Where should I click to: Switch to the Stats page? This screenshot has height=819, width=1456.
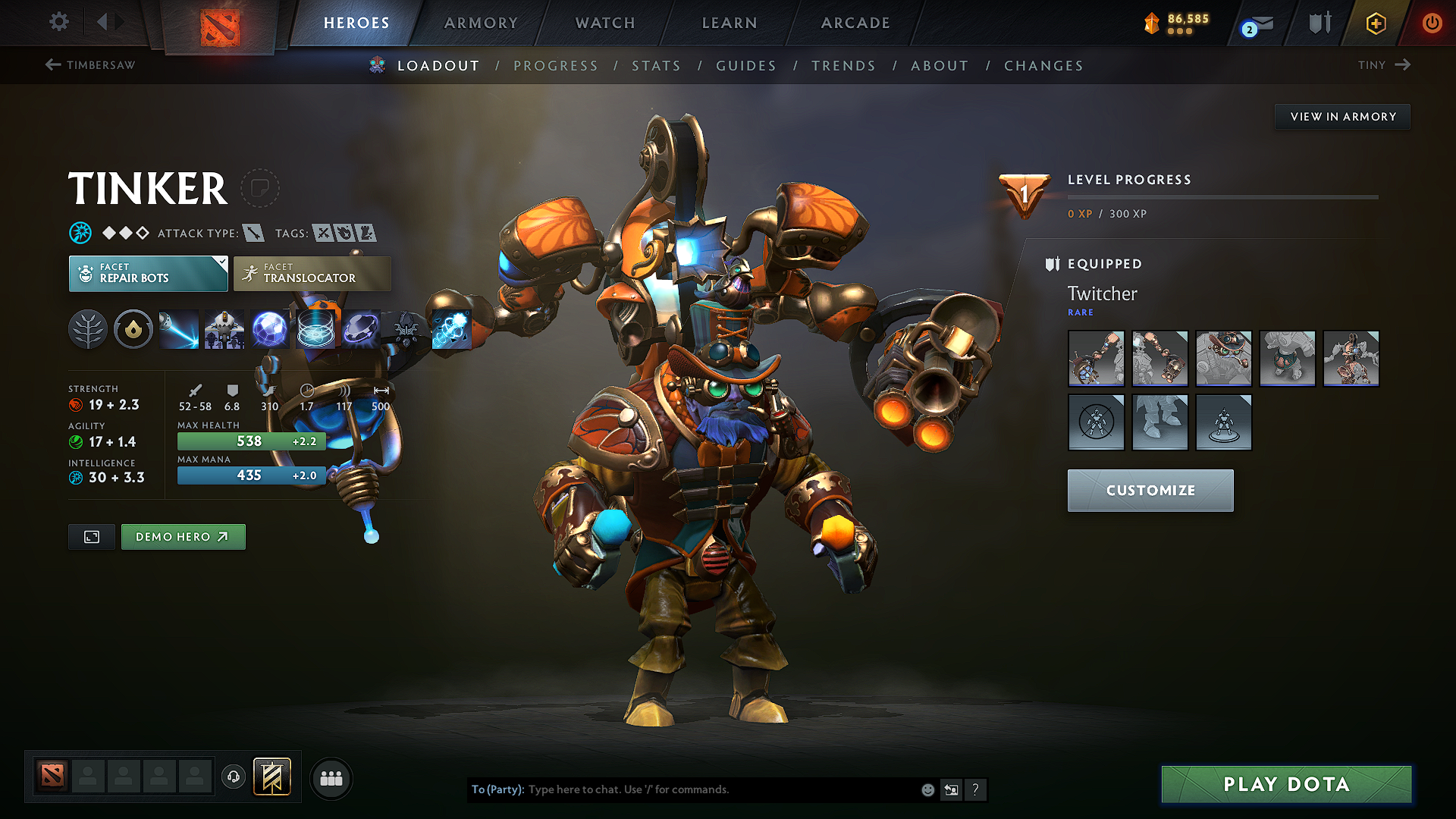(x=656, y=66)
